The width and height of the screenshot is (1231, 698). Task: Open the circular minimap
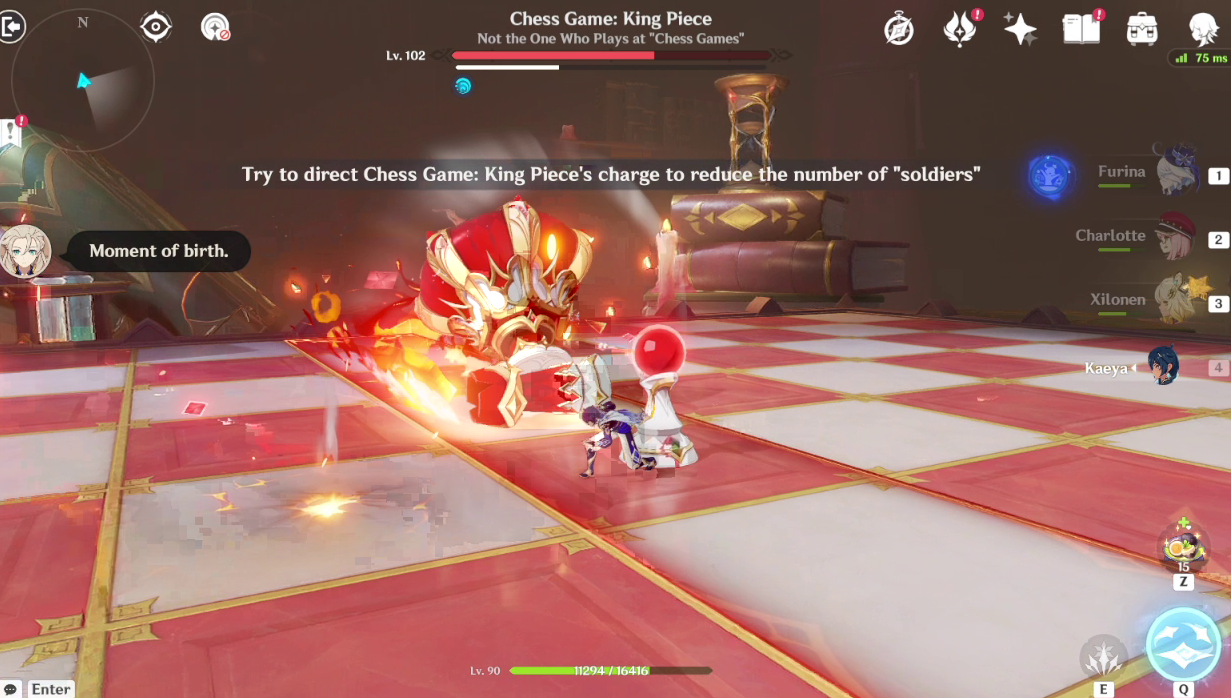tap(83, 78)
